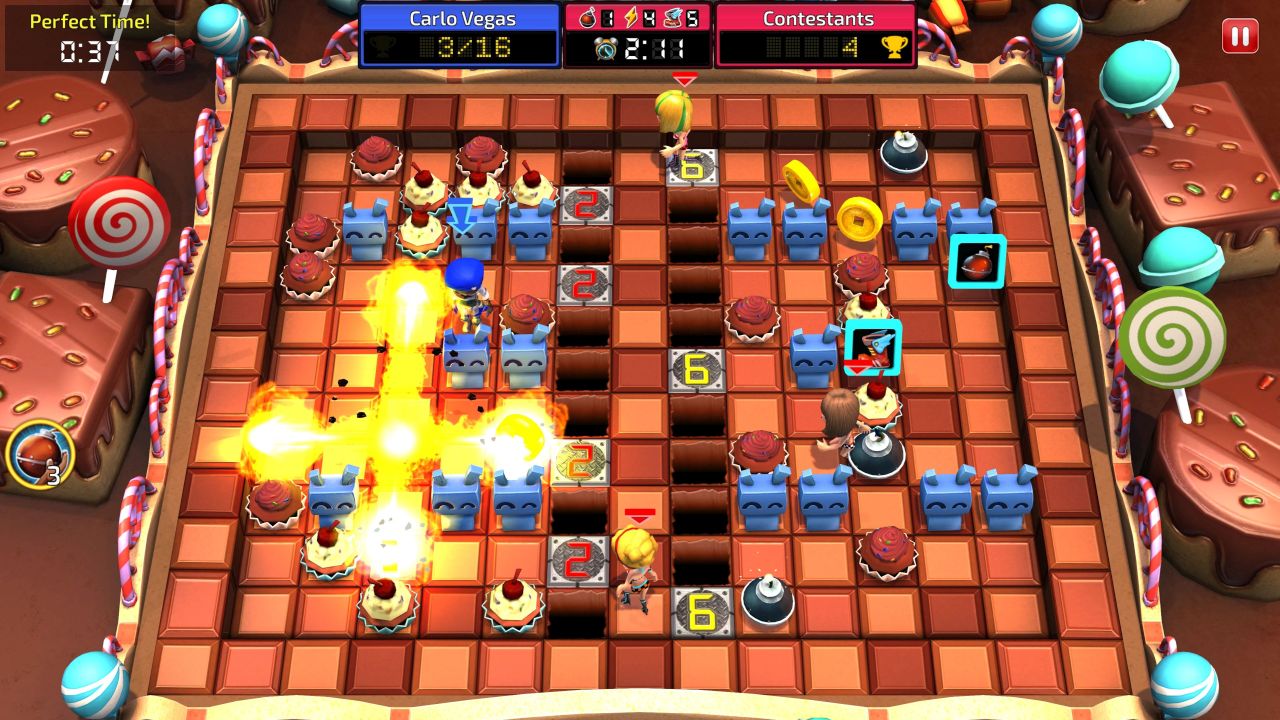Click the alarm clock timer icon
This screenshot has height=720, width=1280.
(x=604, y=46)
